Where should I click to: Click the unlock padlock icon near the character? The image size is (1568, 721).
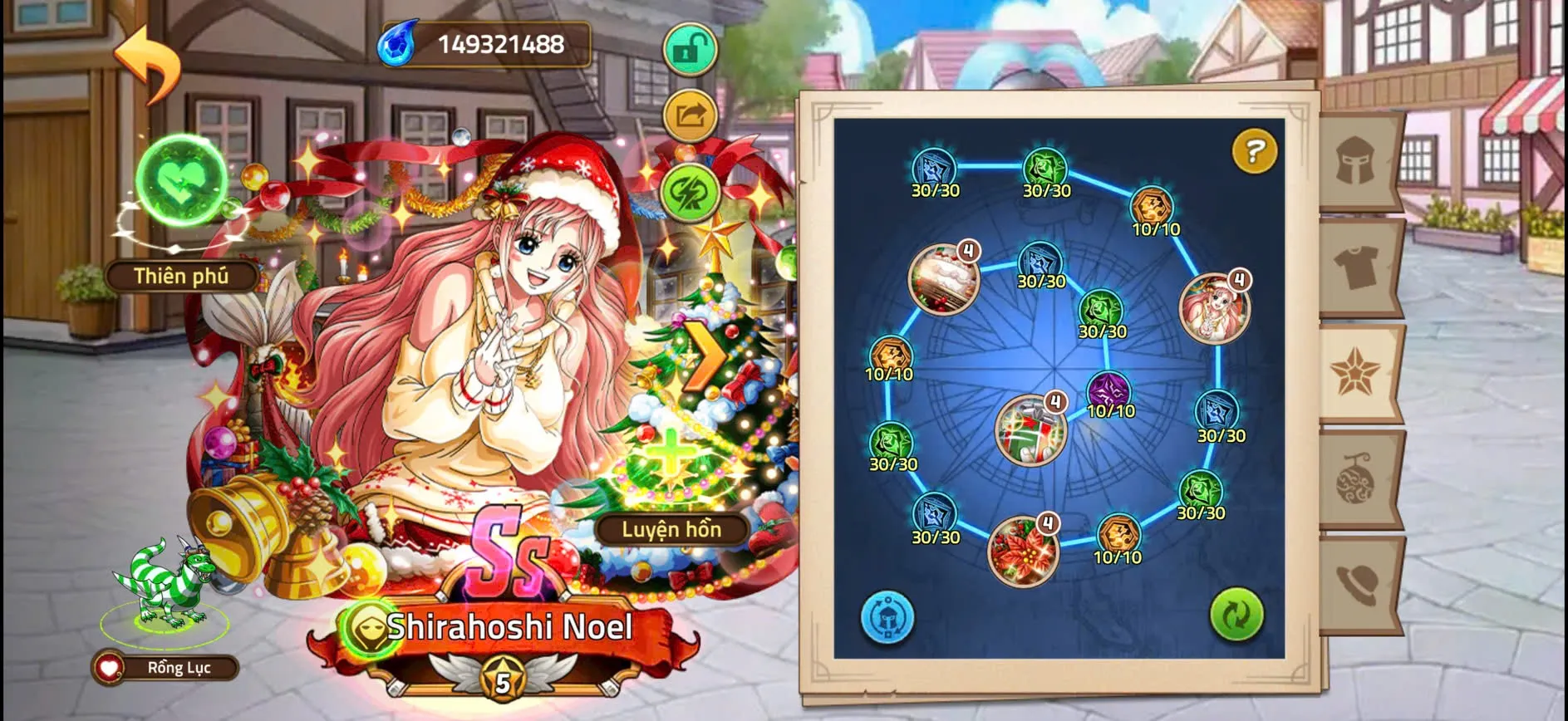point(690,50)
